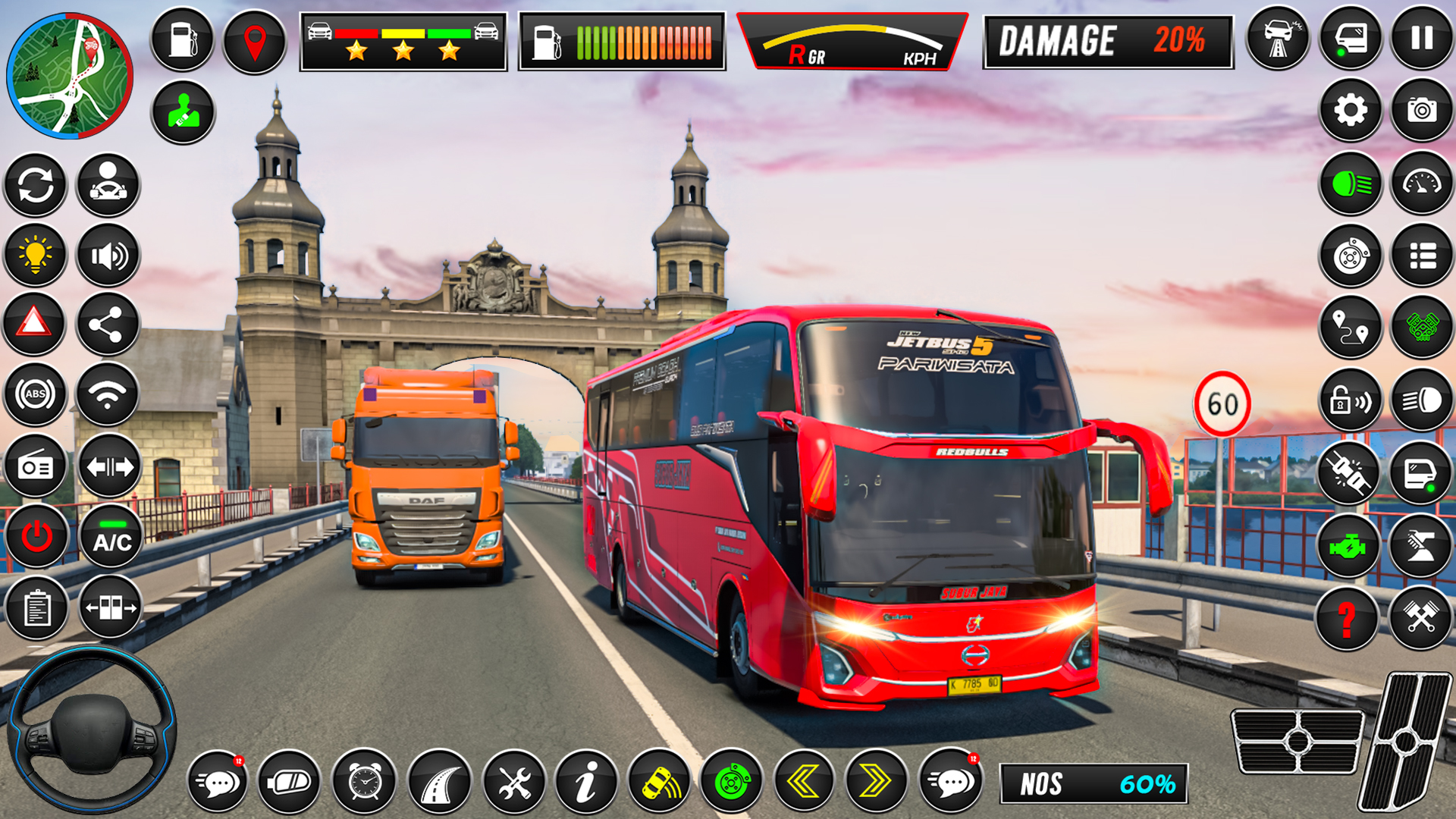The height and width of the screenshot is (819, 1456).
Task: Toggle the green headlight beam button
Action: tap(1351, 184)
